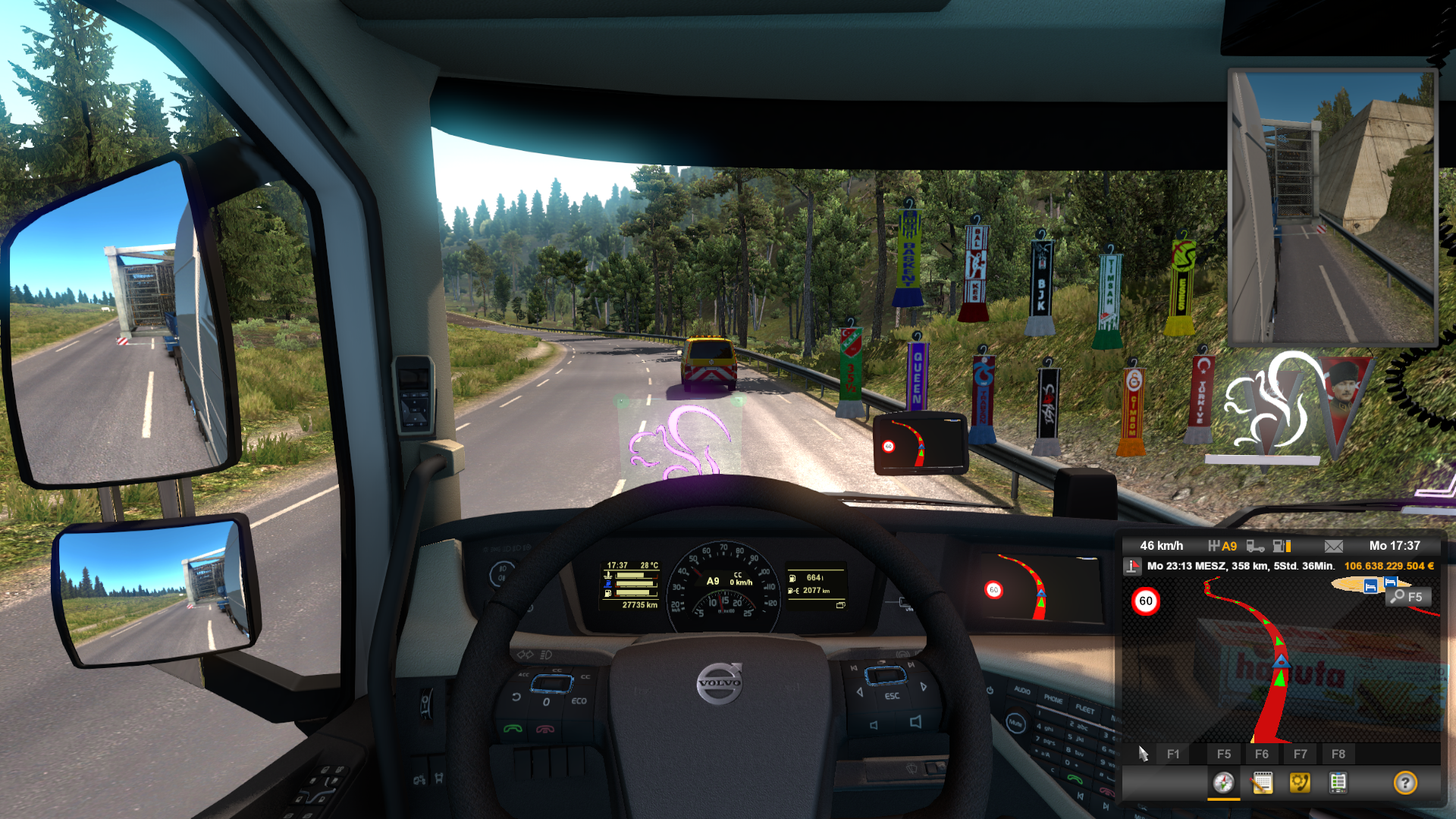Select the rest stop bed marker
1456x819 pixels.
pyautogui.click(x=1370, y=586)
